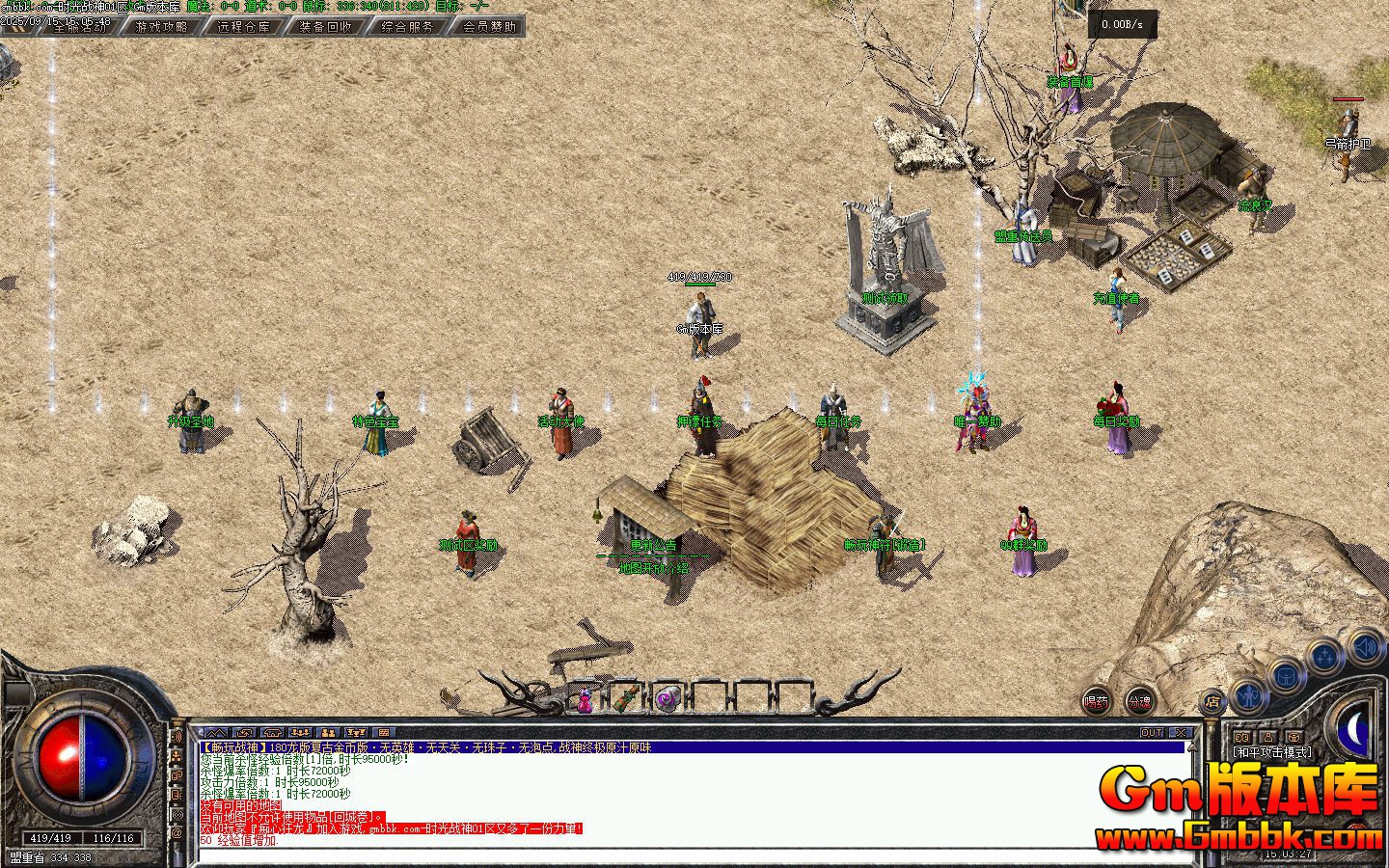Click the 分魂 round button
The width and height of the screenshot is (1389, 868).
[x=1139, y=702]
